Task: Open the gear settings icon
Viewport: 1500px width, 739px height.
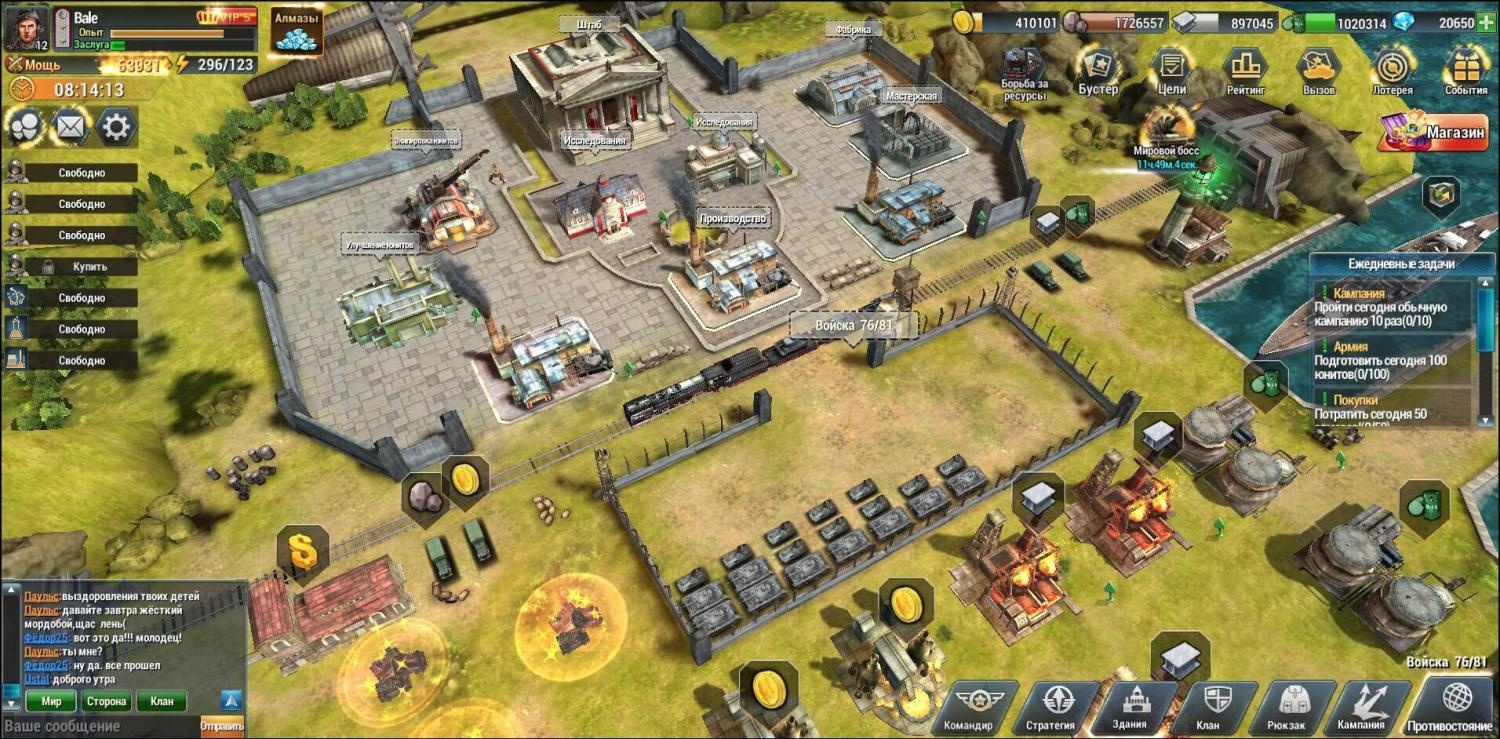Action: [x=116, y=127]
